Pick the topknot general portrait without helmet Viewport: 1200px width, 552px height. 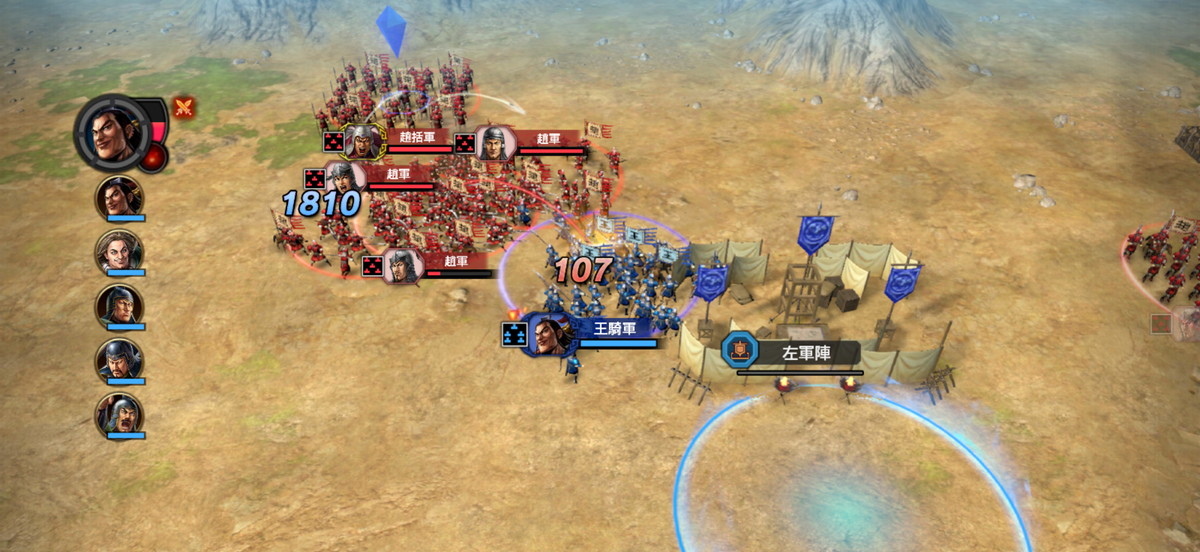119,197
